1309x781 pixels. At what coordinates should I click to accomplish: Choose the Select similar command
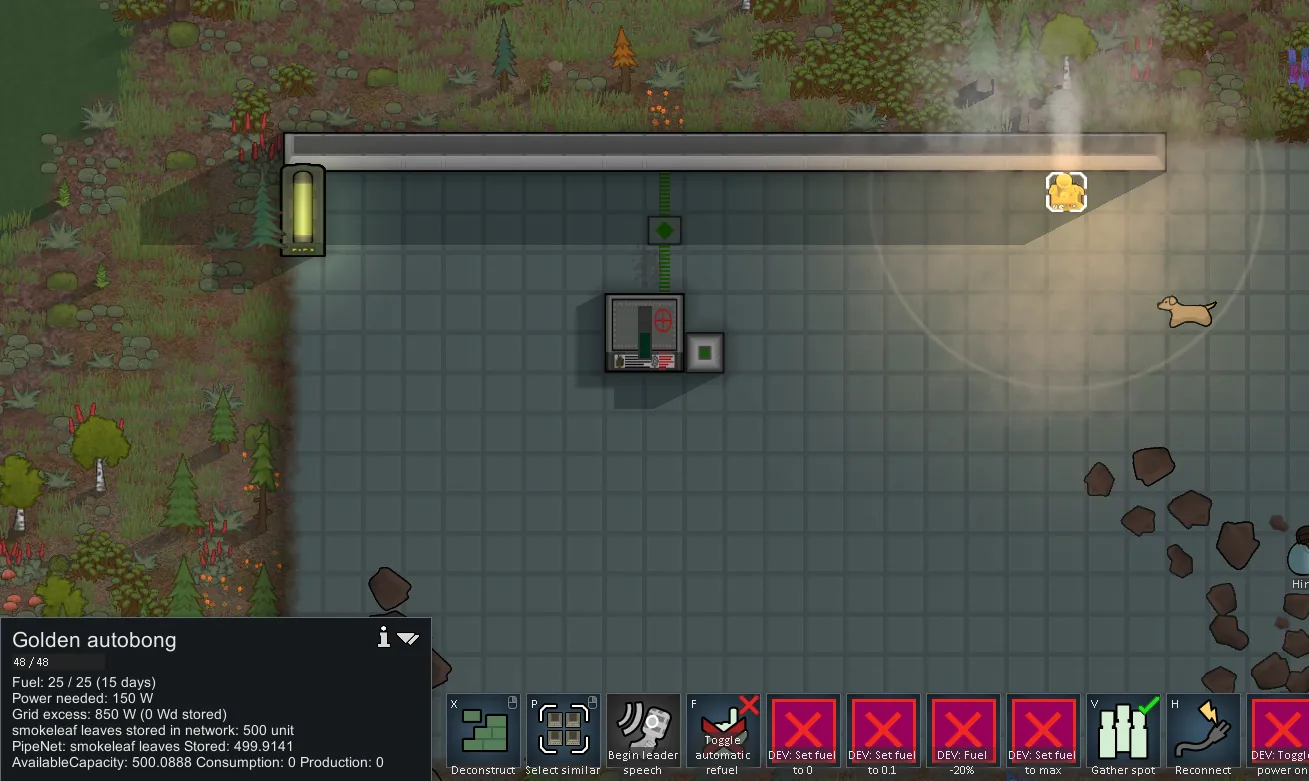tap(563, 731)
